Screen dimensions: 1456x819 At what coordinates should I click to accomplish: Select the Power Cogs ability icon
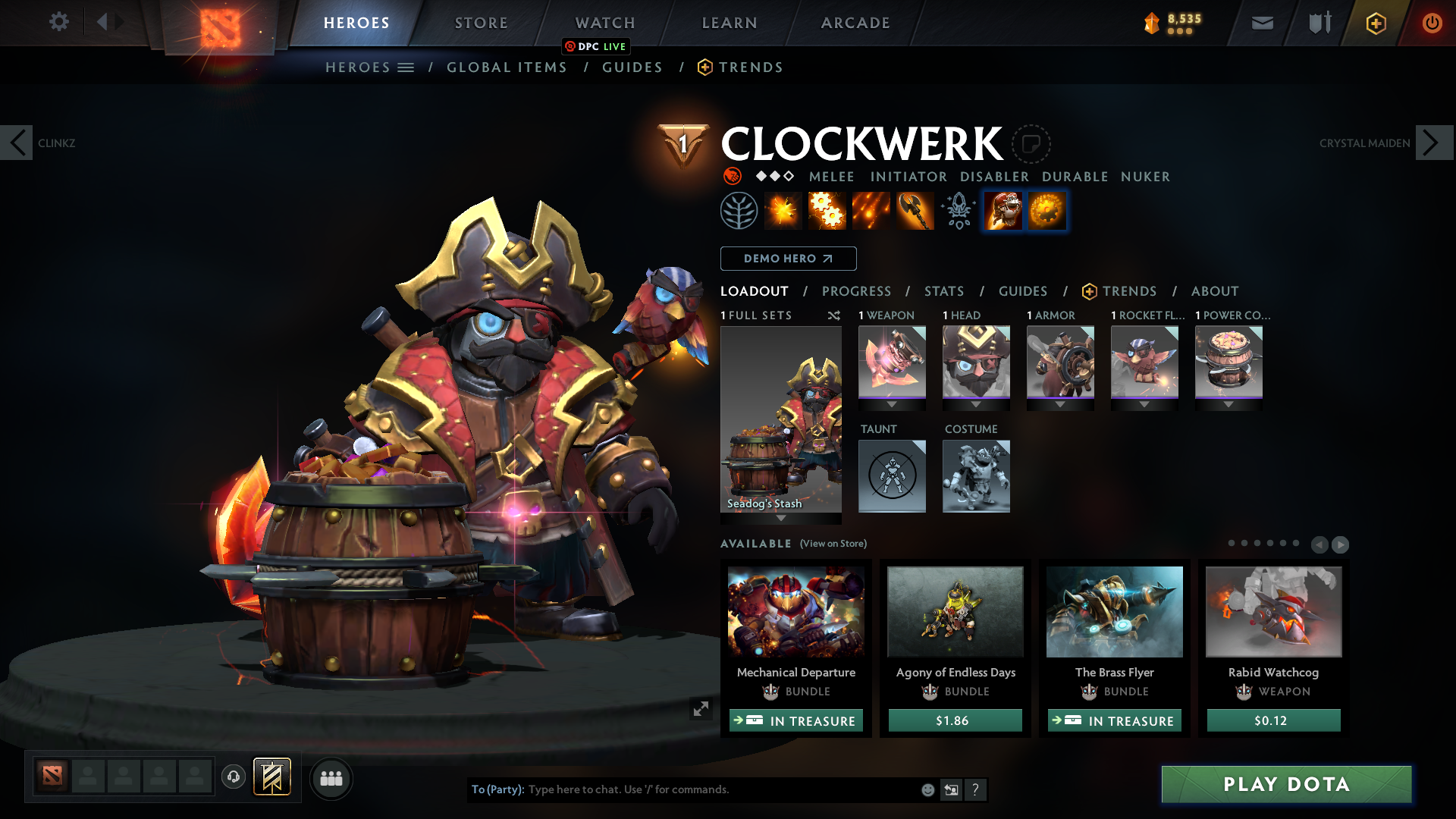pos(827,210)
